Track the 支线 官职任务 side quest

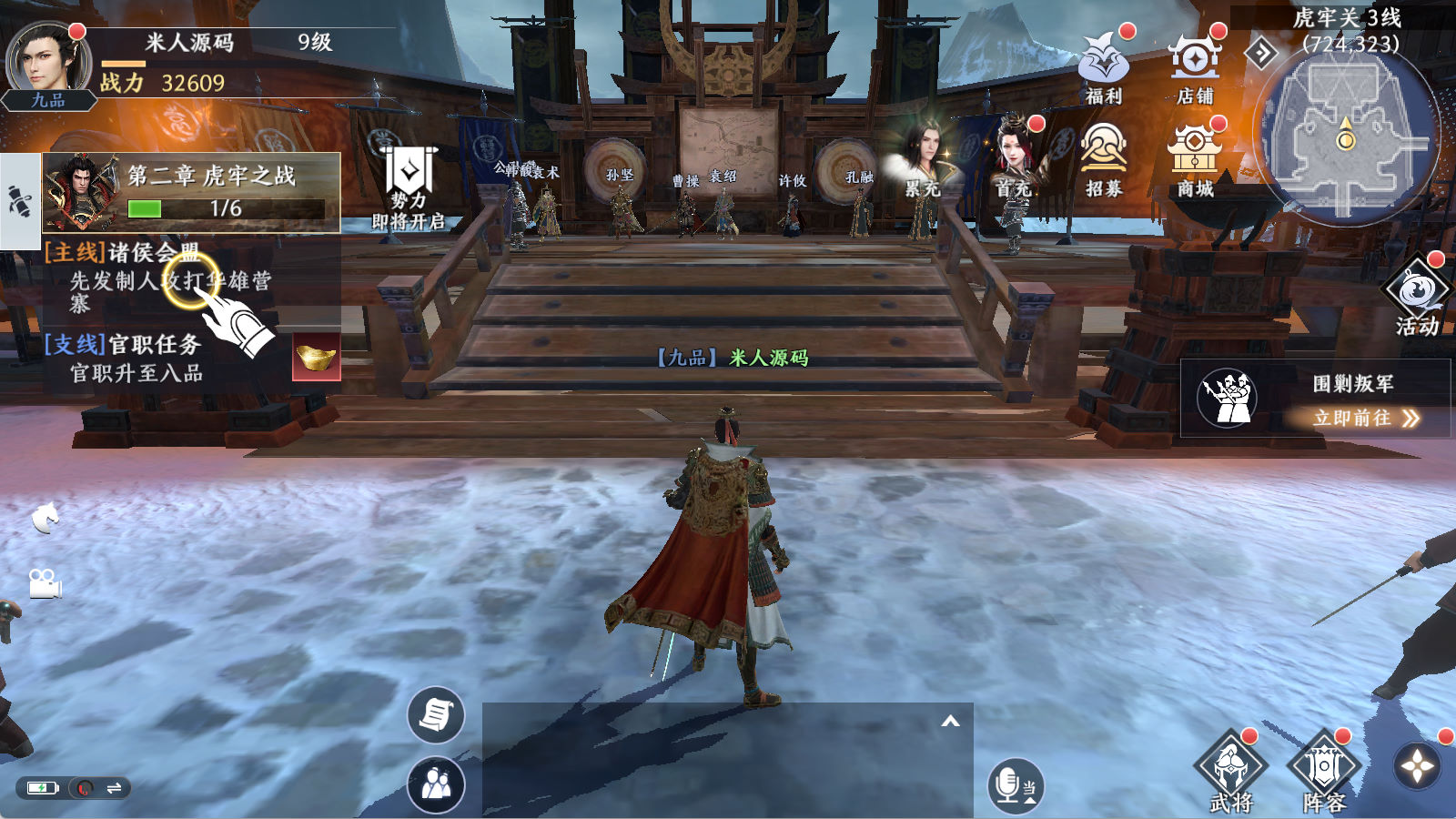pos(136,358)
